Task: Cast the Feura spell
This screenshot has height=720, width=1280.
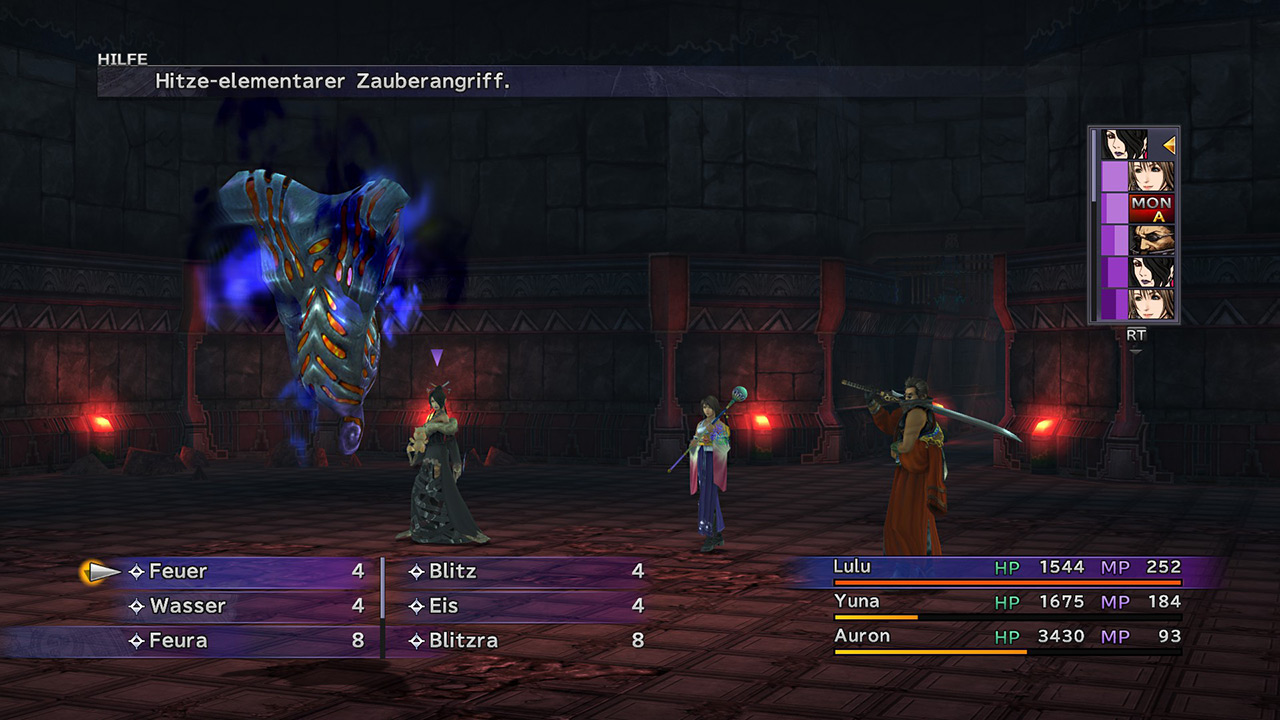Action: click(178, 641)
